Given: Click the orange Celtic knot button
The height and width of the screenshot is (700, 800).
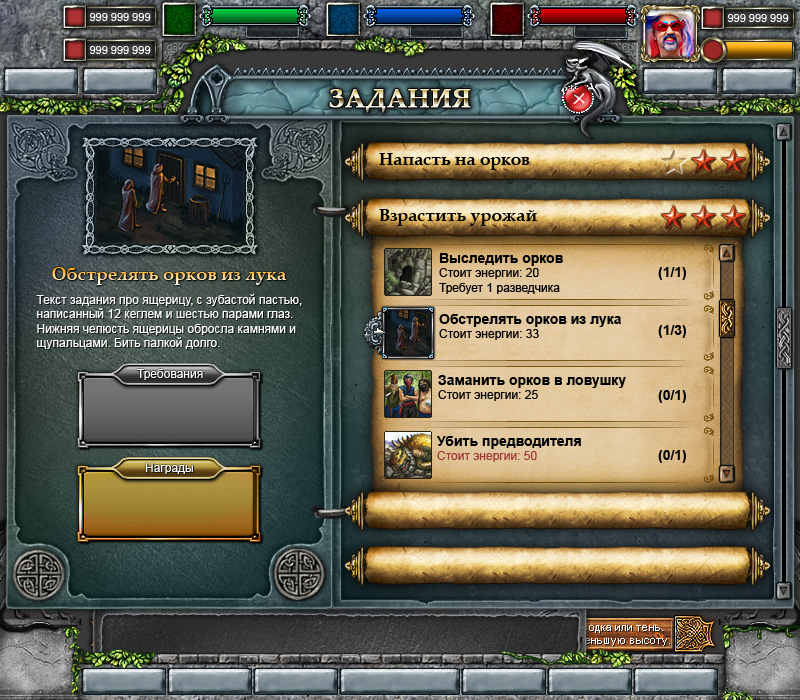Looking at the screenshot, I should point(696,632).
